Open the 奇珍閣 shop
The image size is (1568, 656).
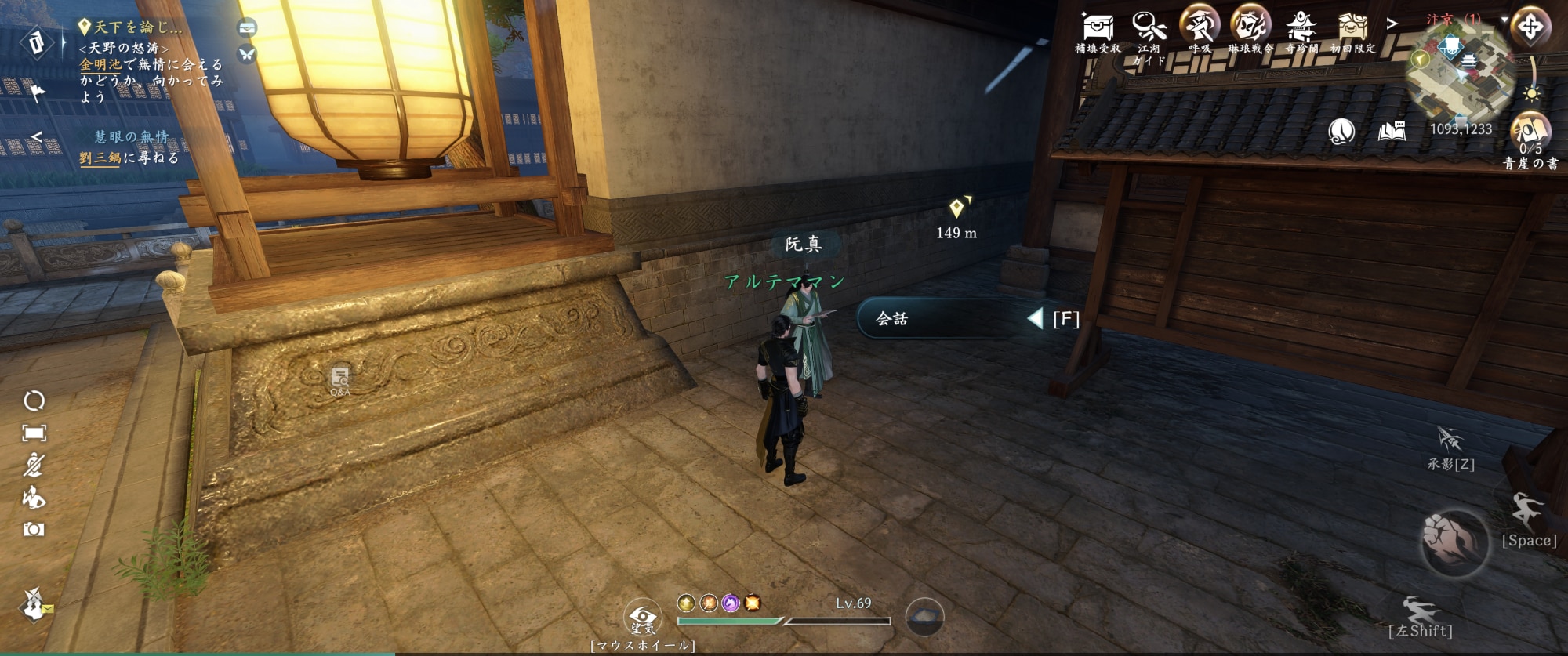coord(1301,27)
